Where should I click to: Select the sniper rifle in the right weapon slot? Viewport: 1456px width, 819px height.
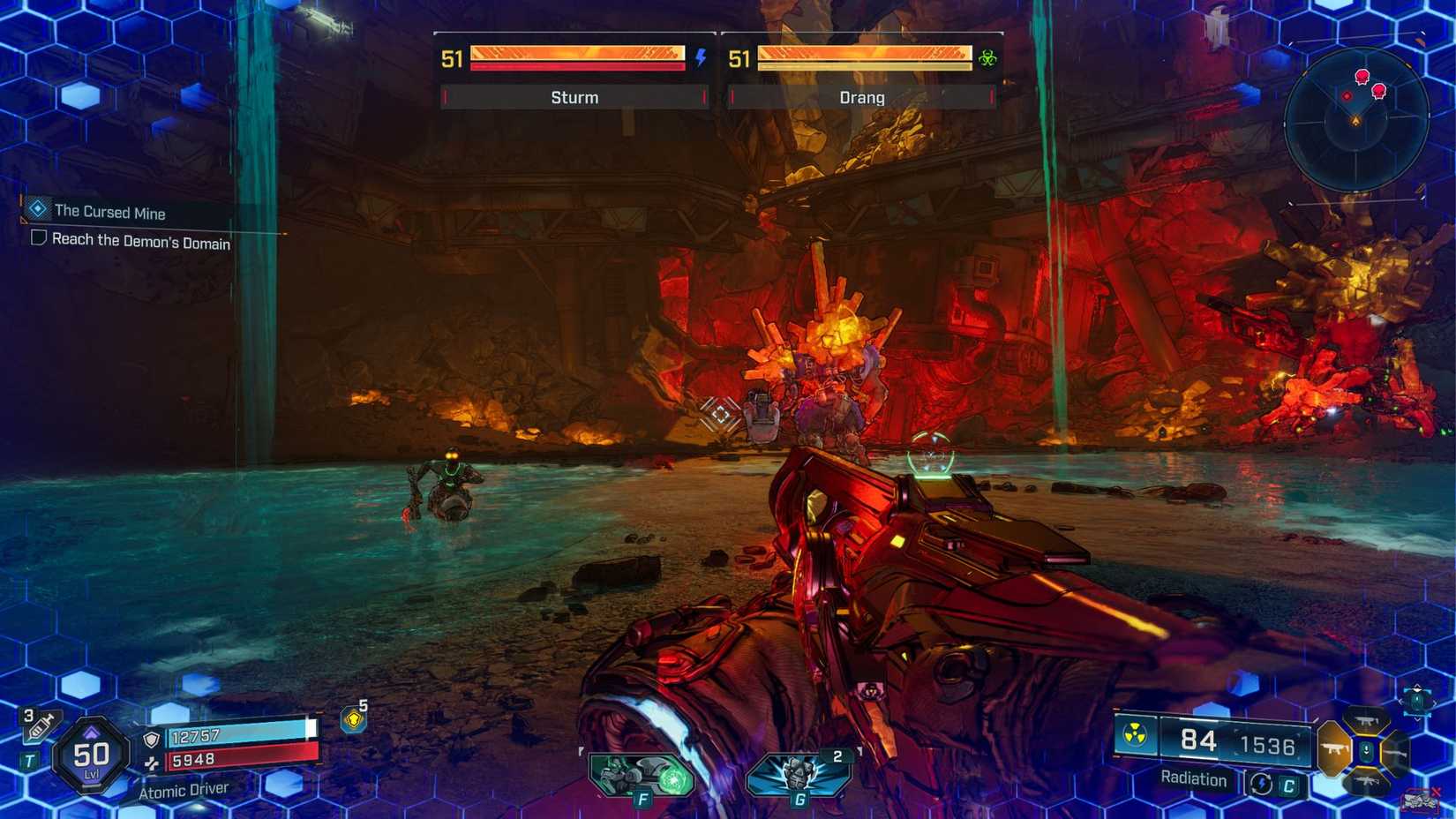[1394, 753]
